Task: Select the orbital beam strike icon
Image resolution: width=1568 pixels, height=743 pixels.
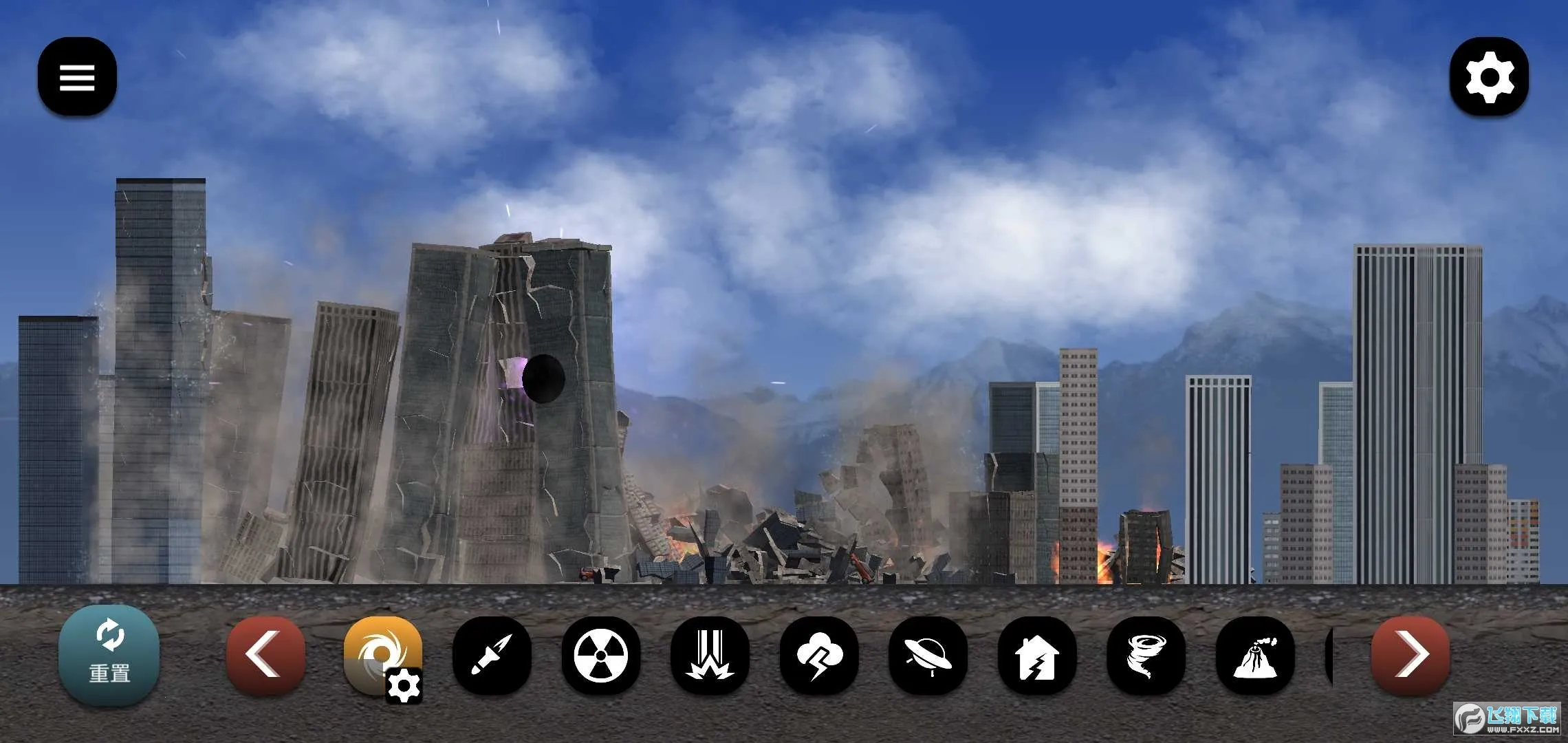Action: tap(710, 655)
